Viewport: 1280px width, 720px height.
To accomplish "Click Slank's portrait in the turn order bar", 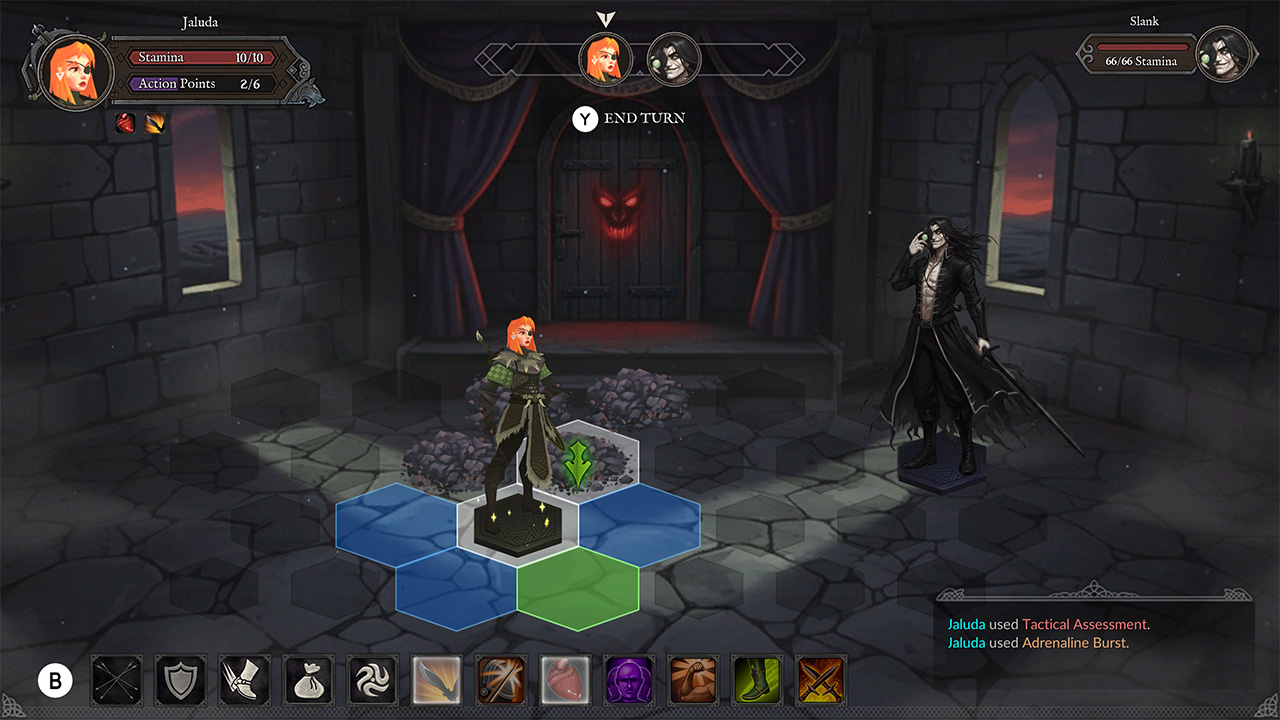I will pos(673,60).
